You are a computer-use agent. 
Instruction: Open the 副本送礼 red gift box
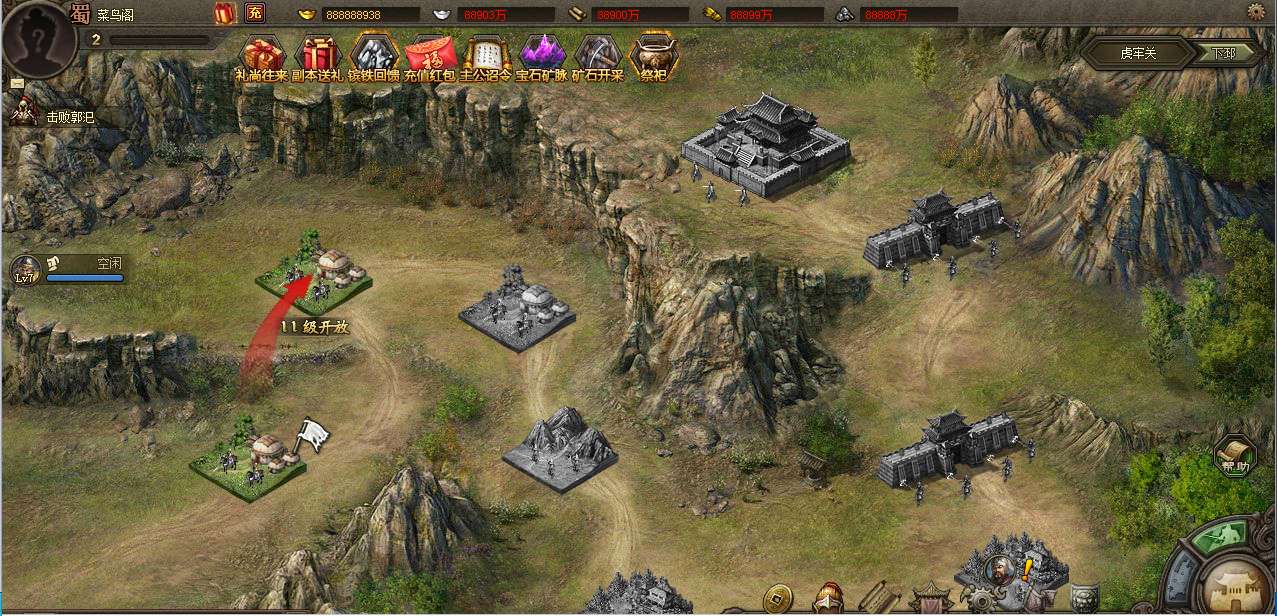click(x=319, y=56)
